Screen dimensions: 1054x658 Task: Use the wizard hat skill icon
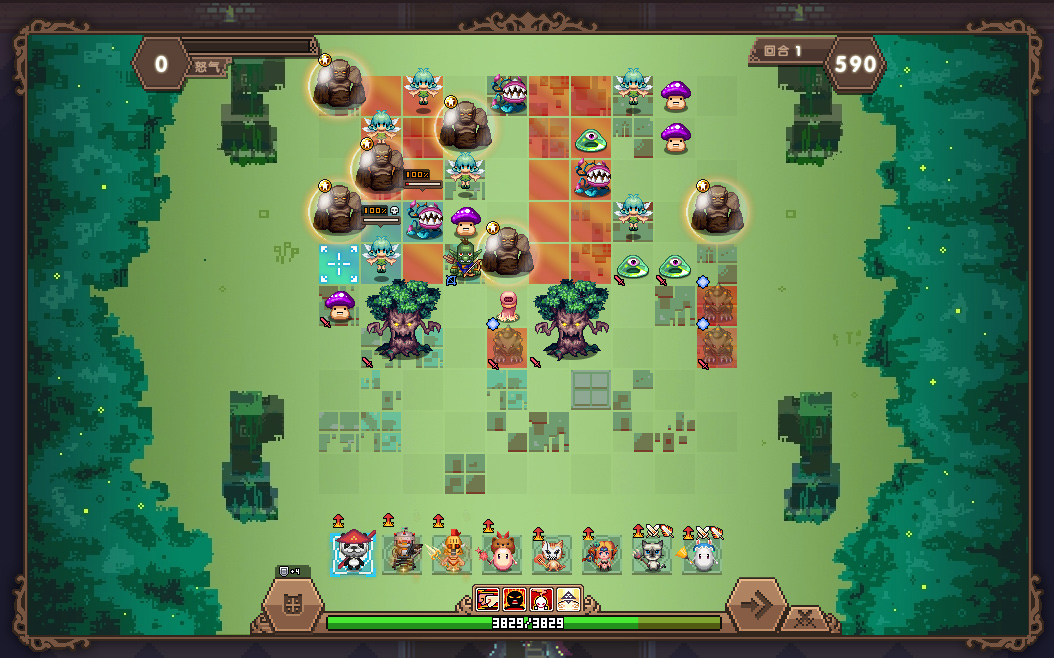pyautogui.click(x=568, y=599)
